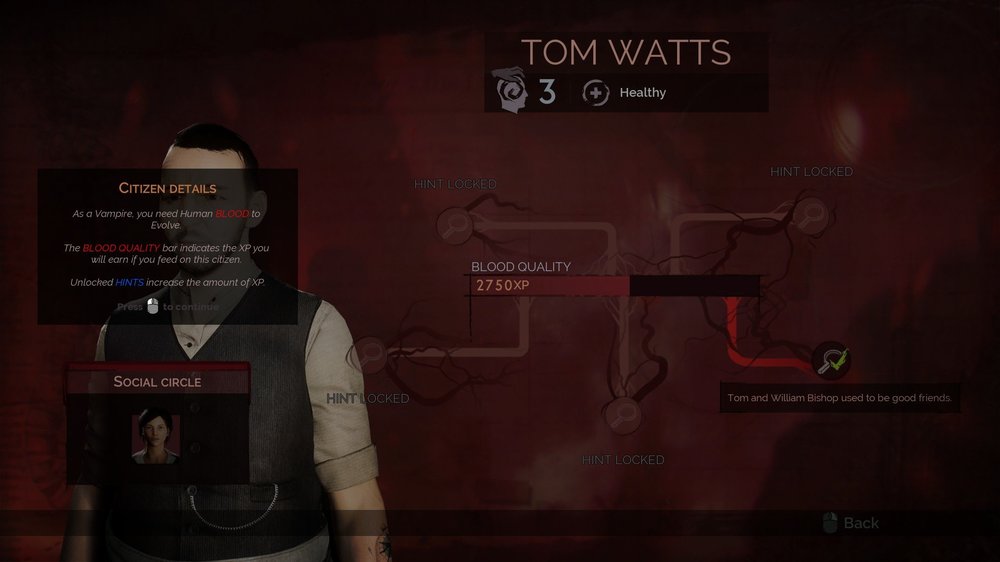Click the Healthy status cross icon
This screenshot has height=562, width=1000.
click(596, 93)
